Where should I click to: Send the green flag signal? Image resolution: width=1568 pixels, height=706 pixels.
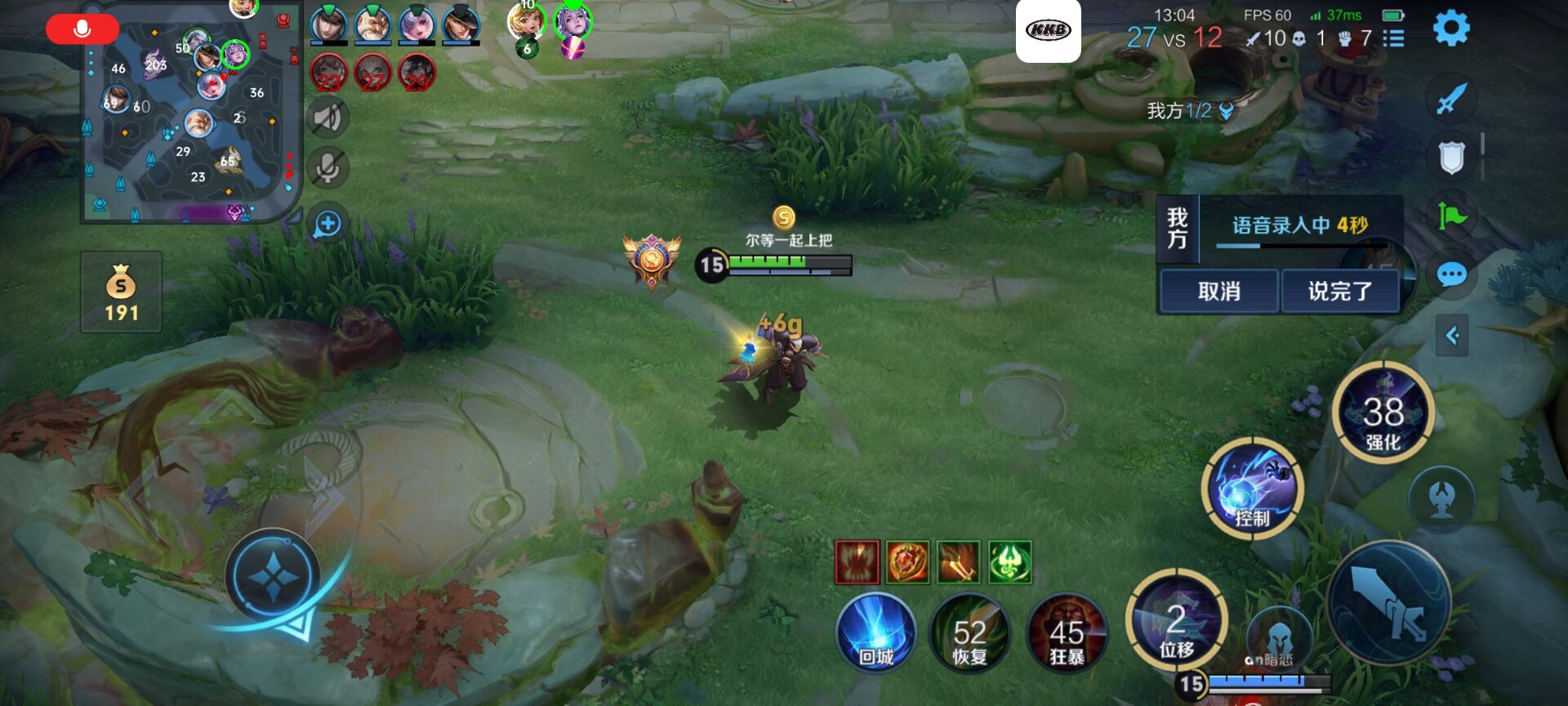click(x=1451, y=216)
